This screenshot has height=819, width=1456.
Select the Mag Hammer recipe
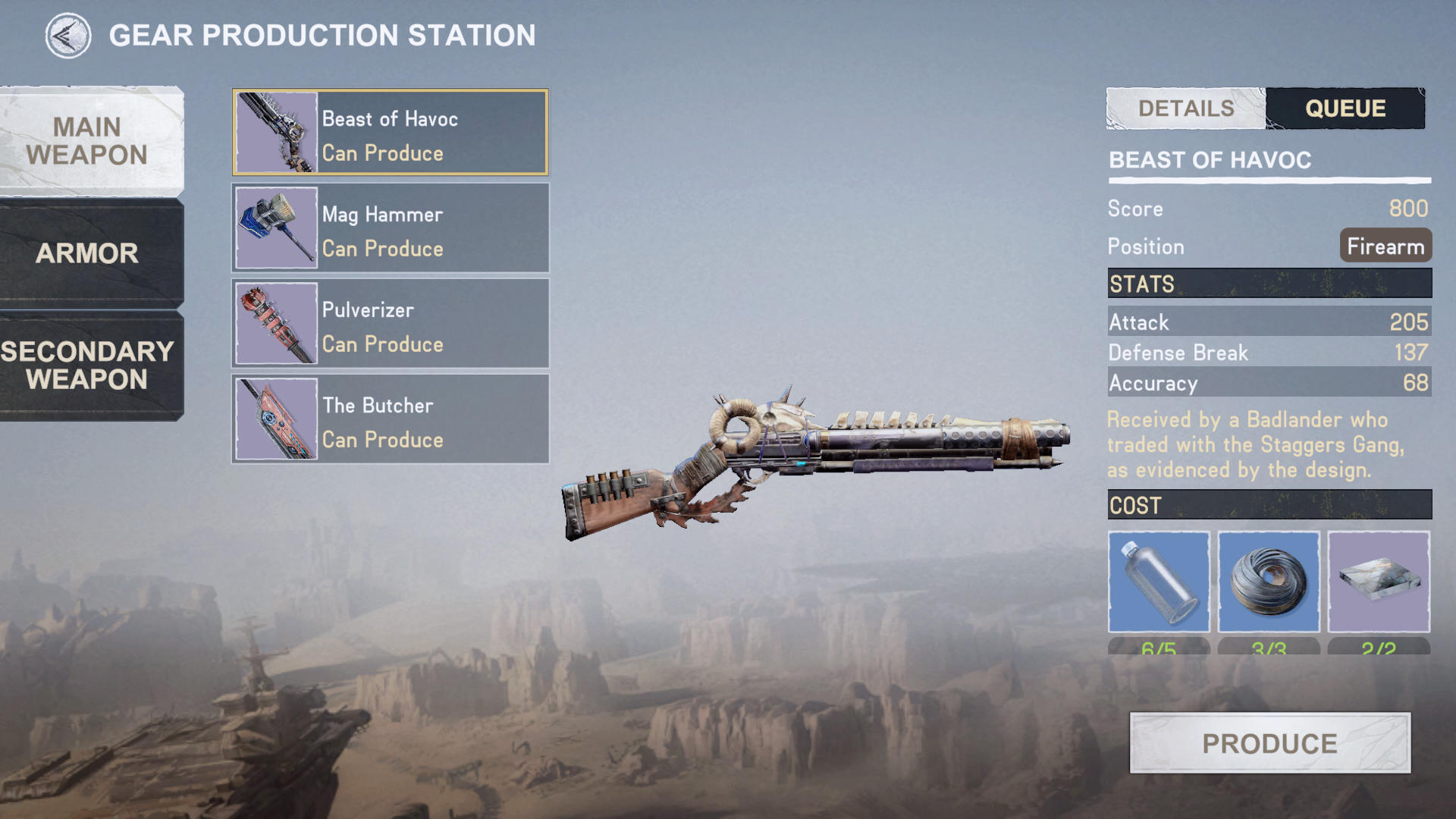[x=391, y=228]
